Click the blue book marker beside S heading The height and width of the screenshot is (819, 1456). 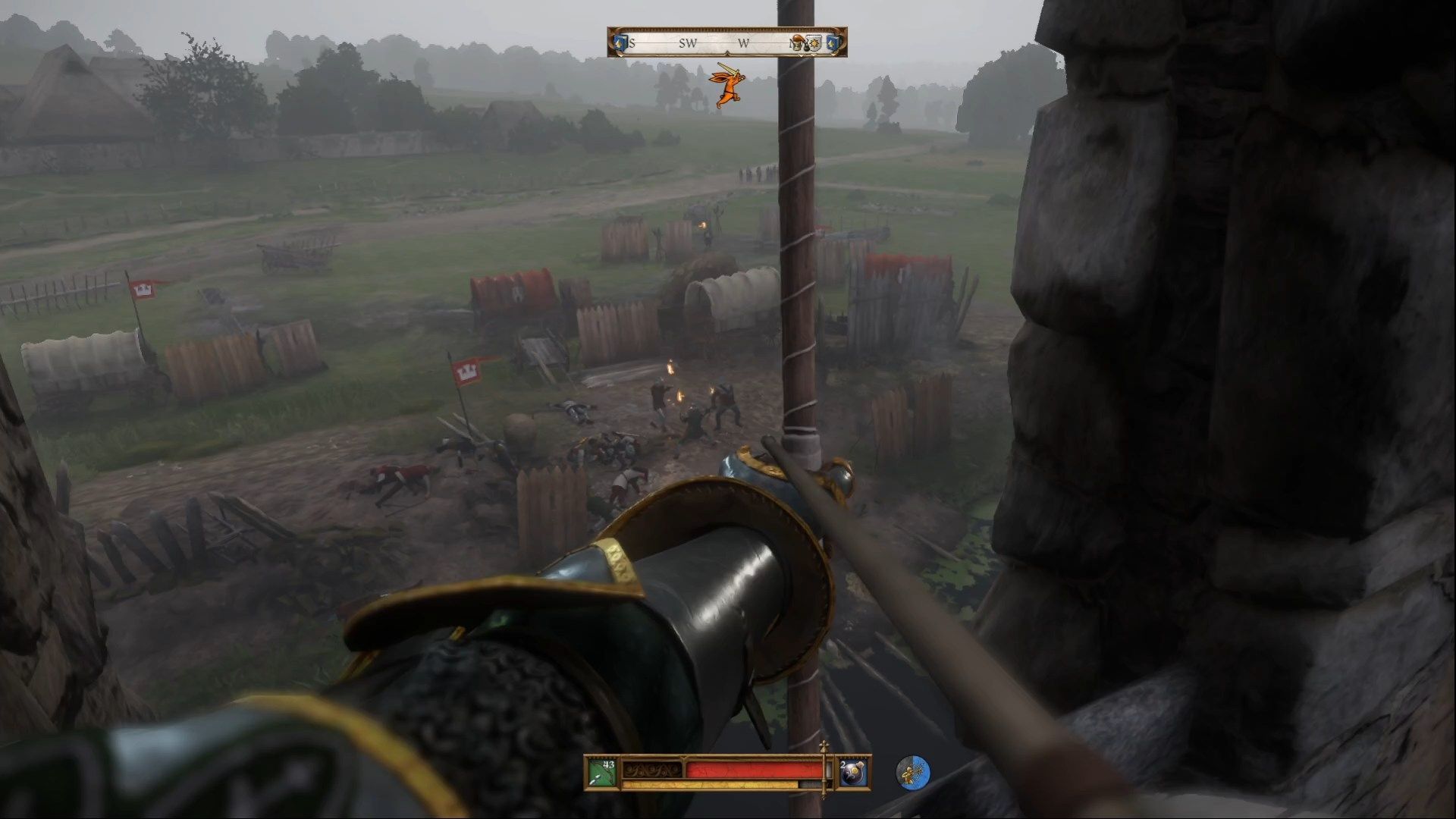point(620,43)
